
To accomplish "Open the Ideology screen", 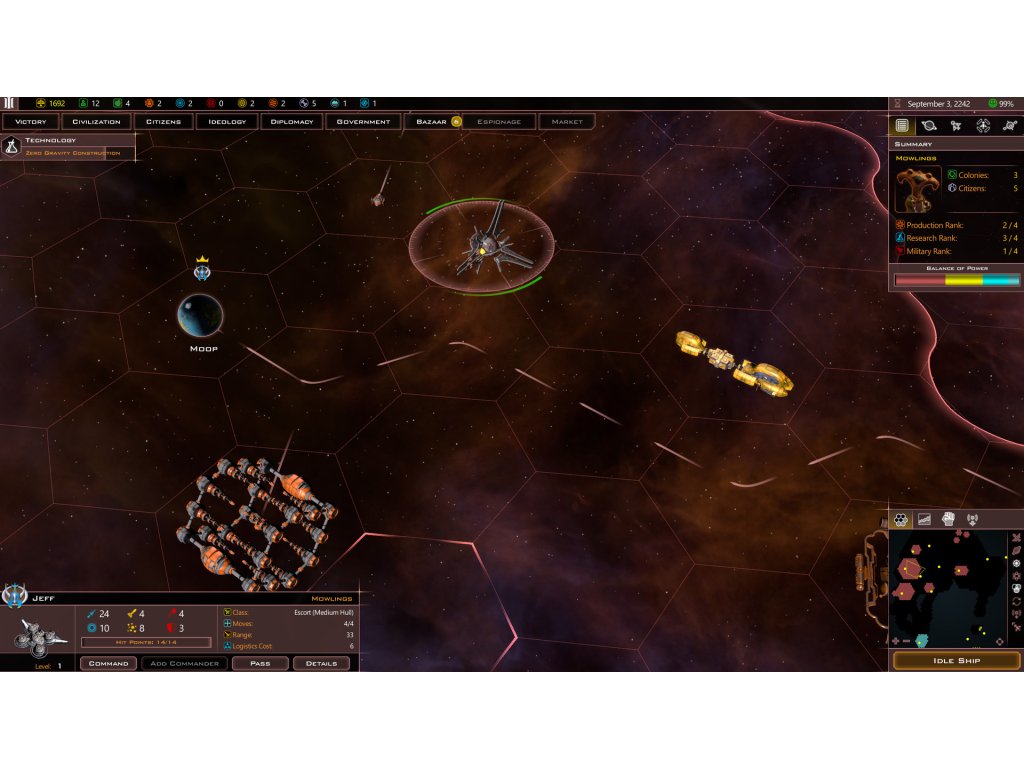I will (x=228, y=122).
